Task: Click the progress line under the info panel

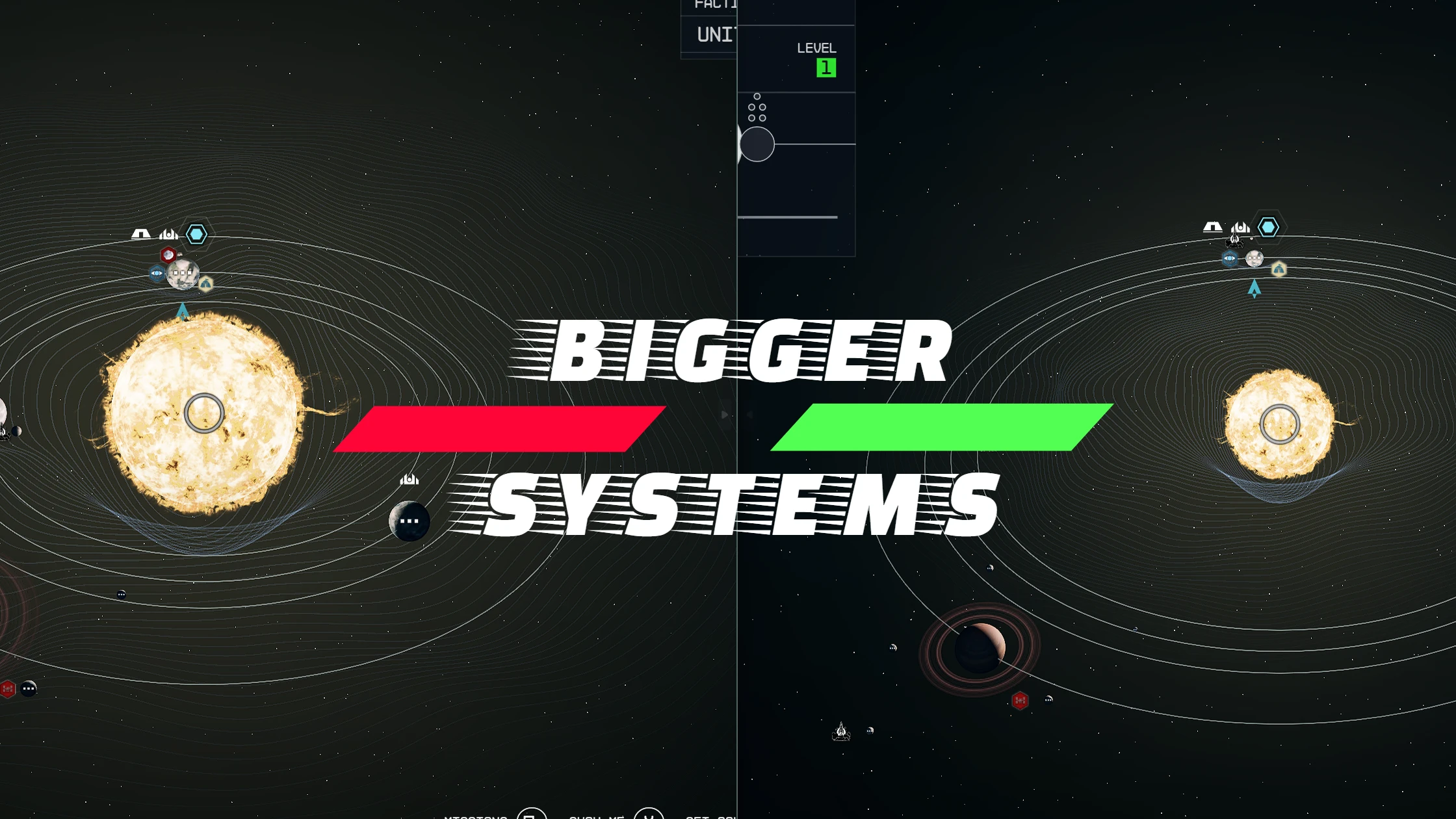Action: click(x=788, y=216)
